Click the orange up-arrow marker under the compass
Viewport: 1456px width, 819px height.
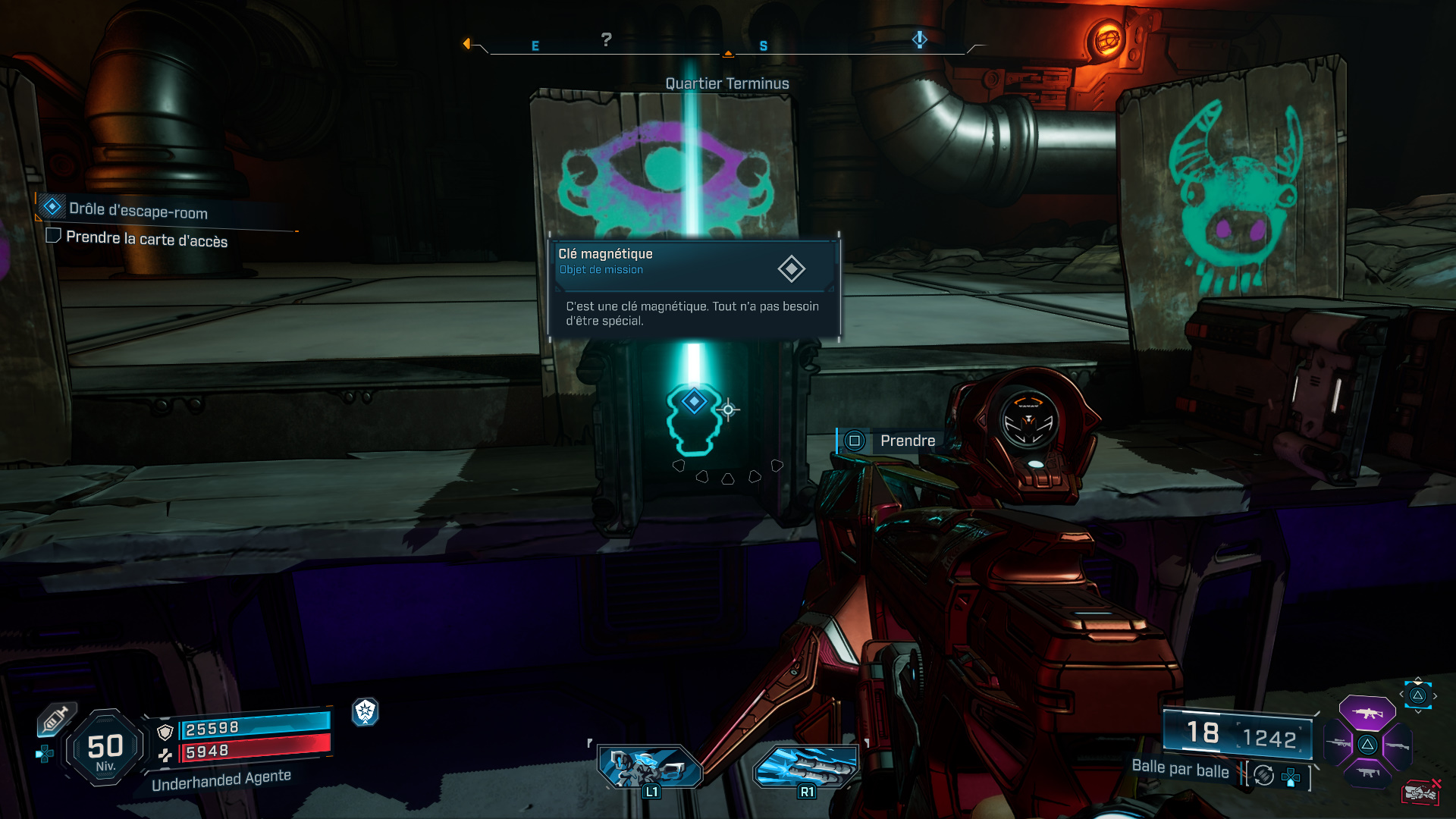(x=729, y=53)
